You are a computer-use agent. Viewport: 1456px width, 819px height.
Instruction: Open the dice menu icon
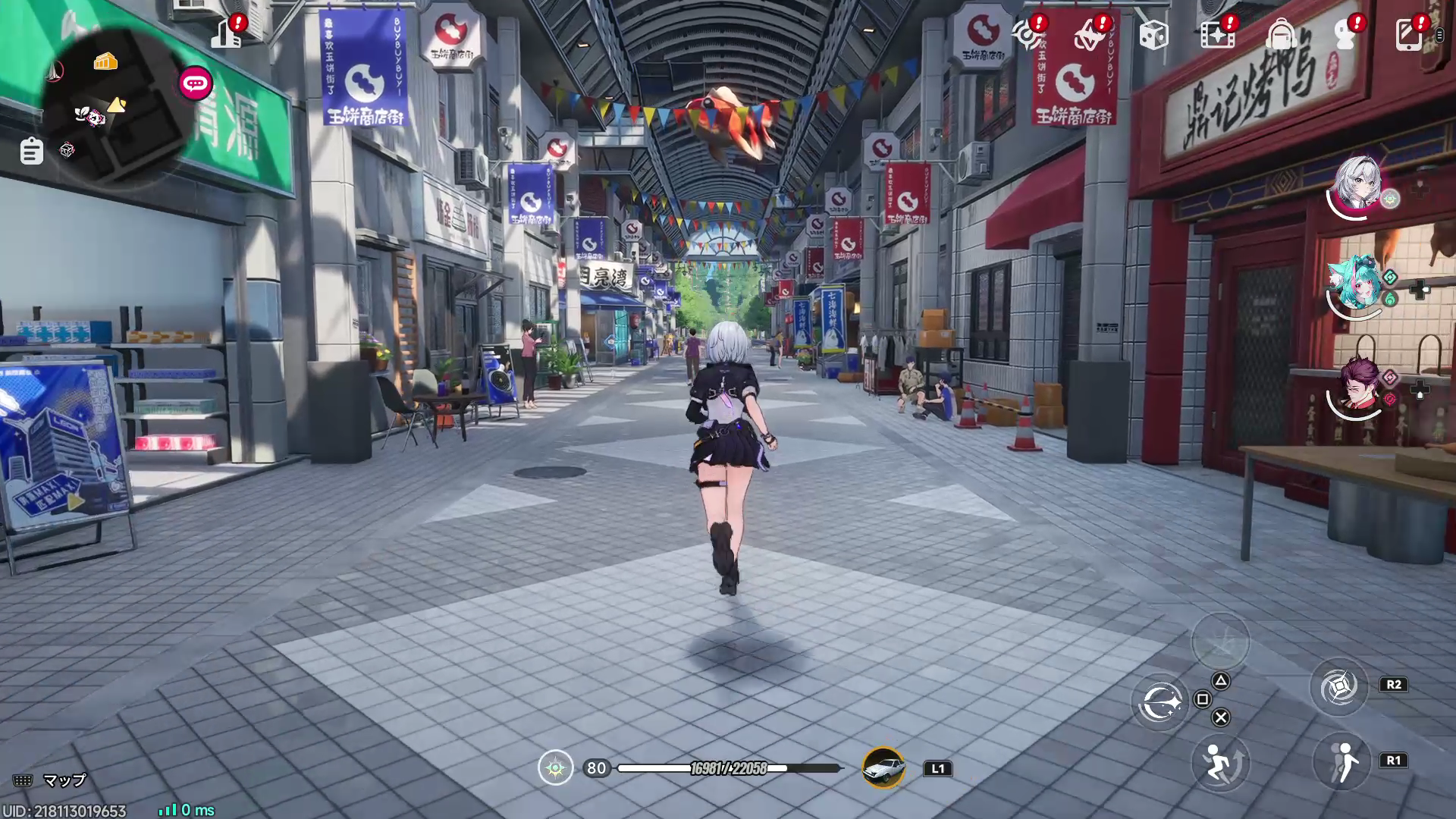tap(1153, 35)
